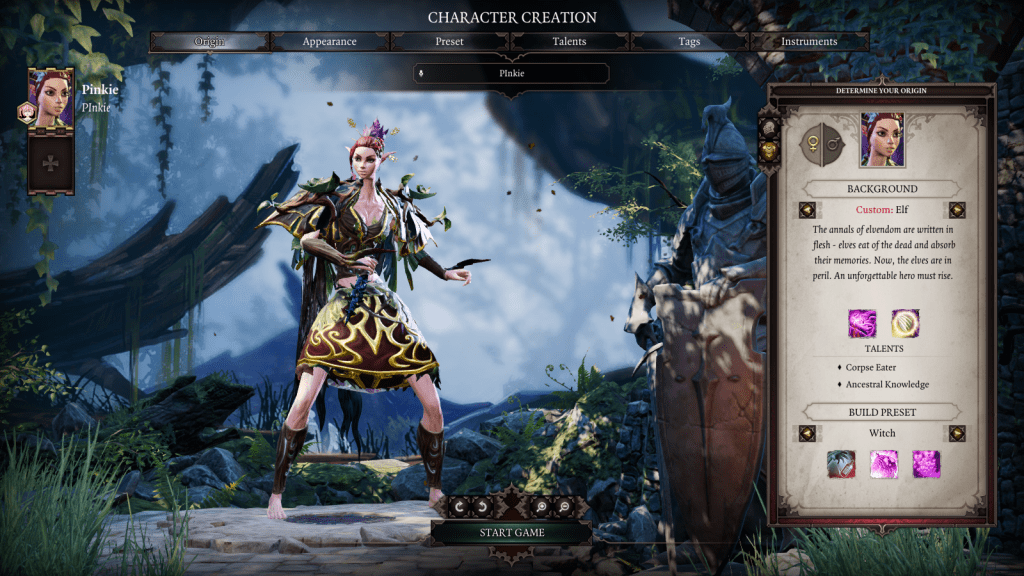Image resolution: width=1024 pixels, height=576 pixels.
Task: Add a character with the plus slot
Action: (x=50, y=163)
